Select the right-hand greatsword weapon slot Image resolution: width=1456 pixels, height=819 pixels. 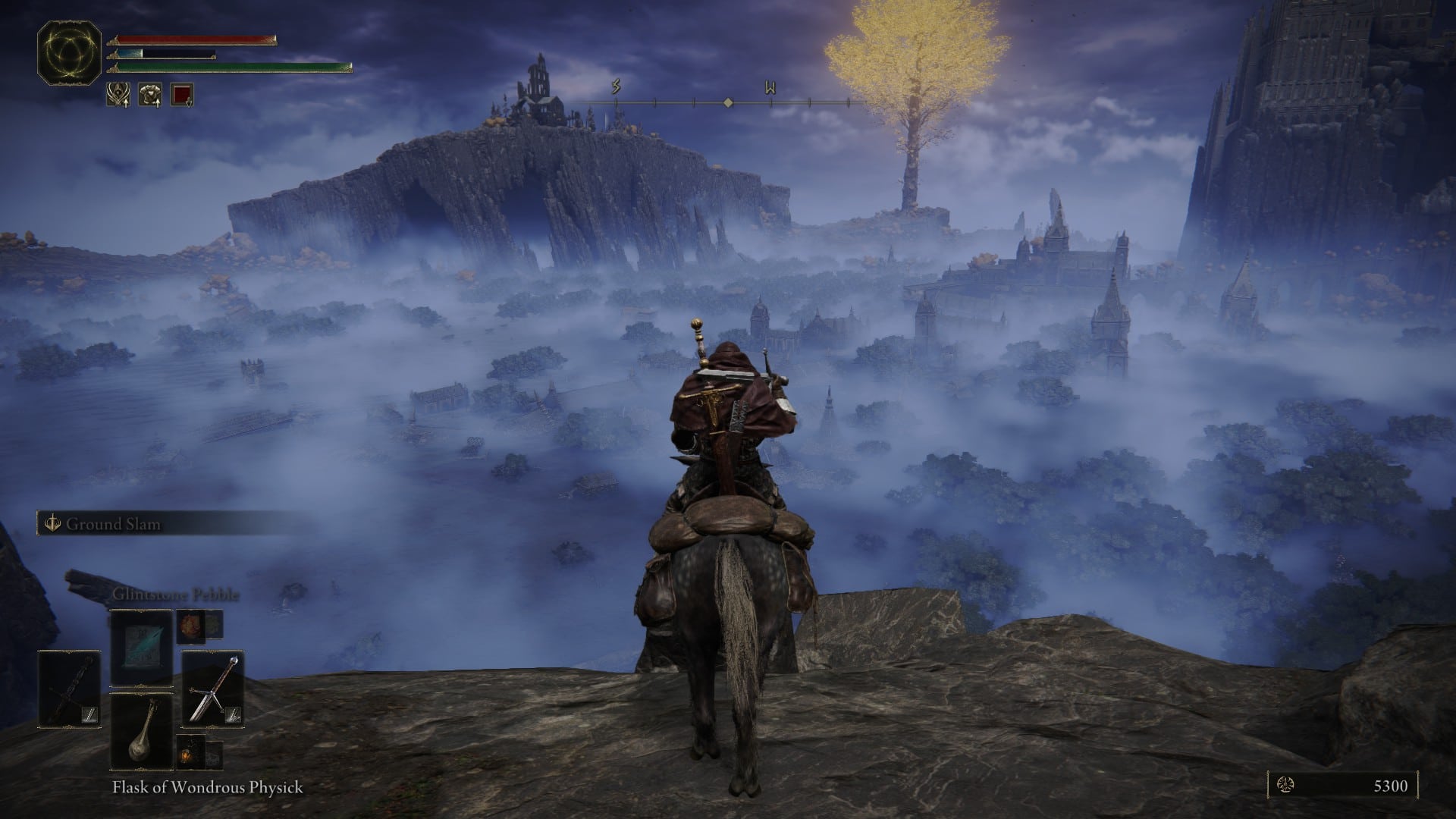(x=212, y=689)
